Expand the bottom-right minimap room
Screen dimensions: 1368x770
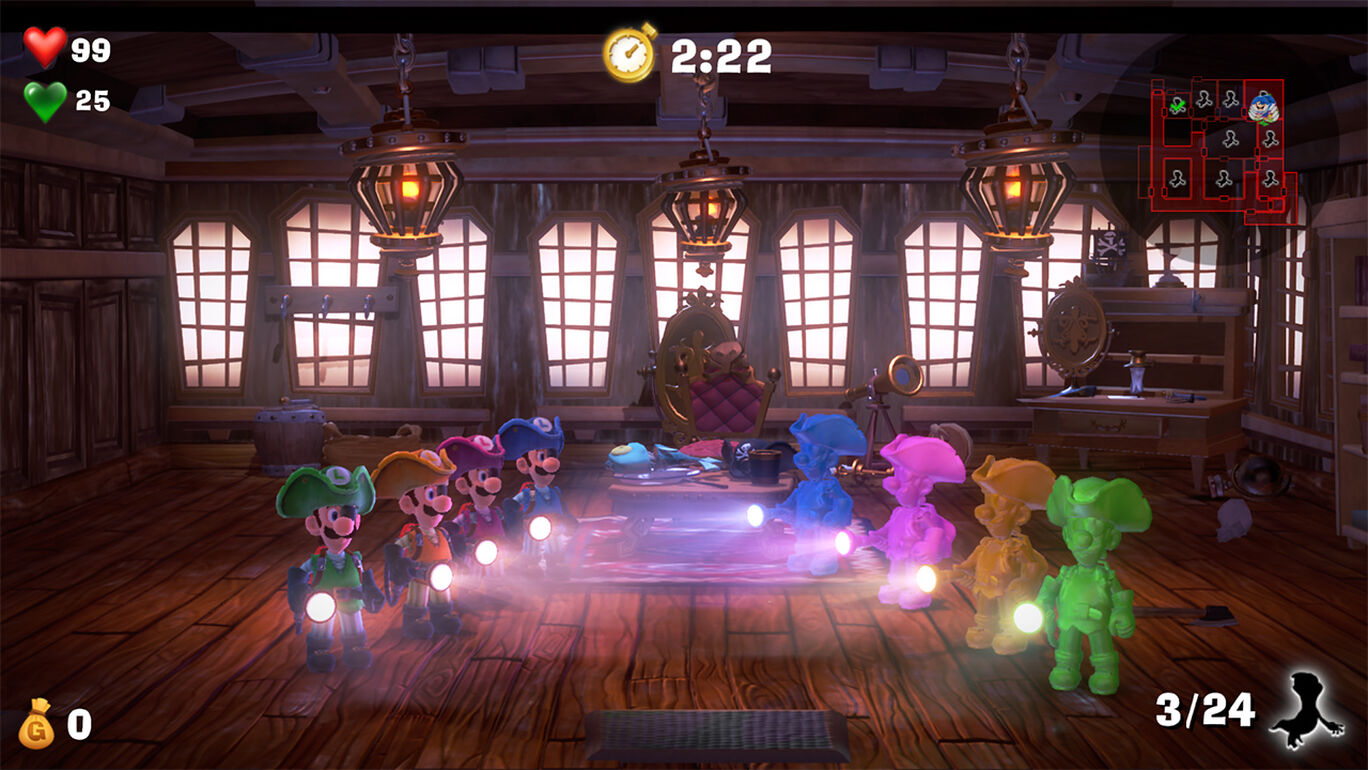[1269, 180]
